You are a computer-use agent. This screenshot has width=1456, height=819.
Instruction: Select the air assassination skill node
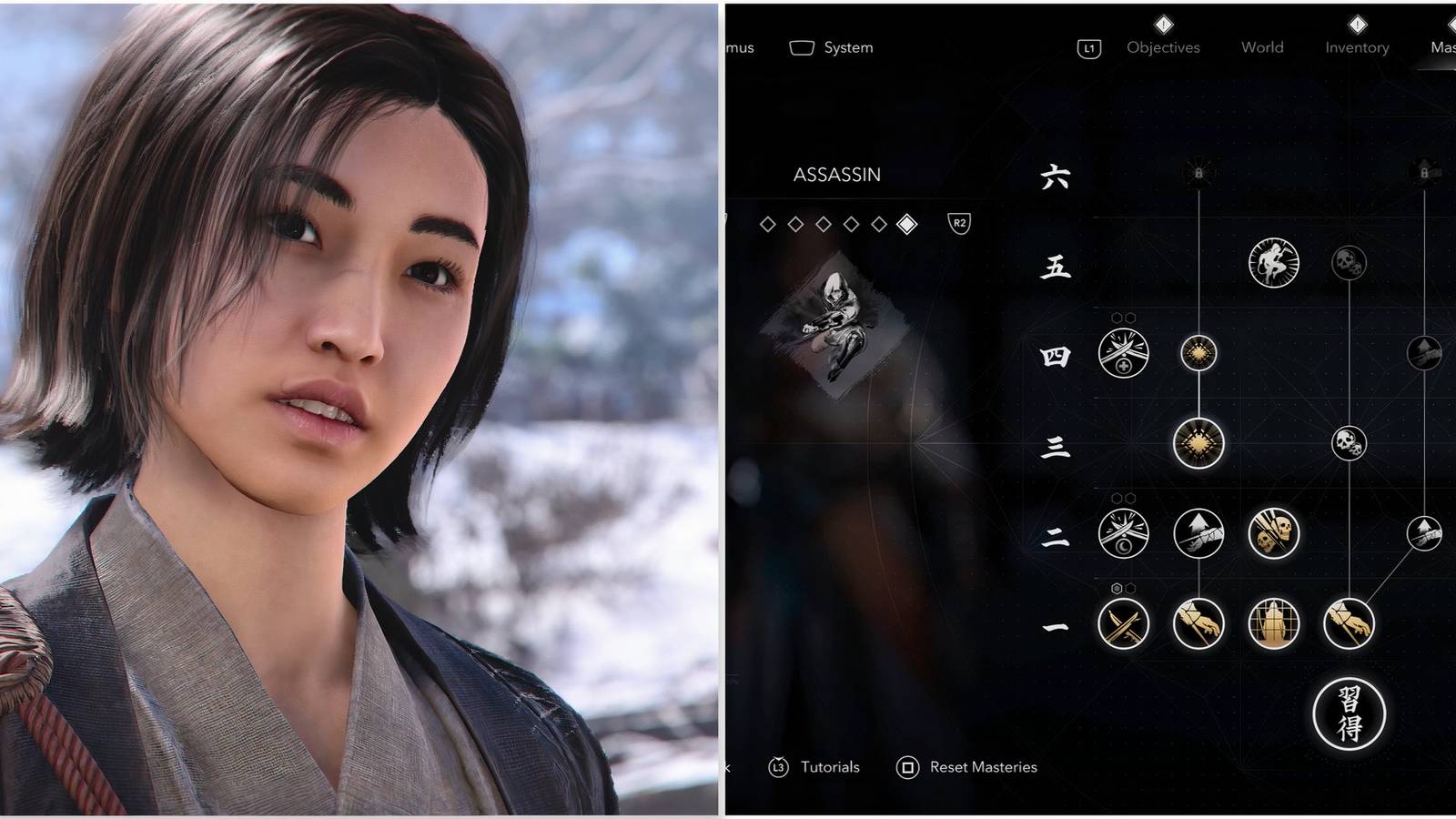[1274, 263]
